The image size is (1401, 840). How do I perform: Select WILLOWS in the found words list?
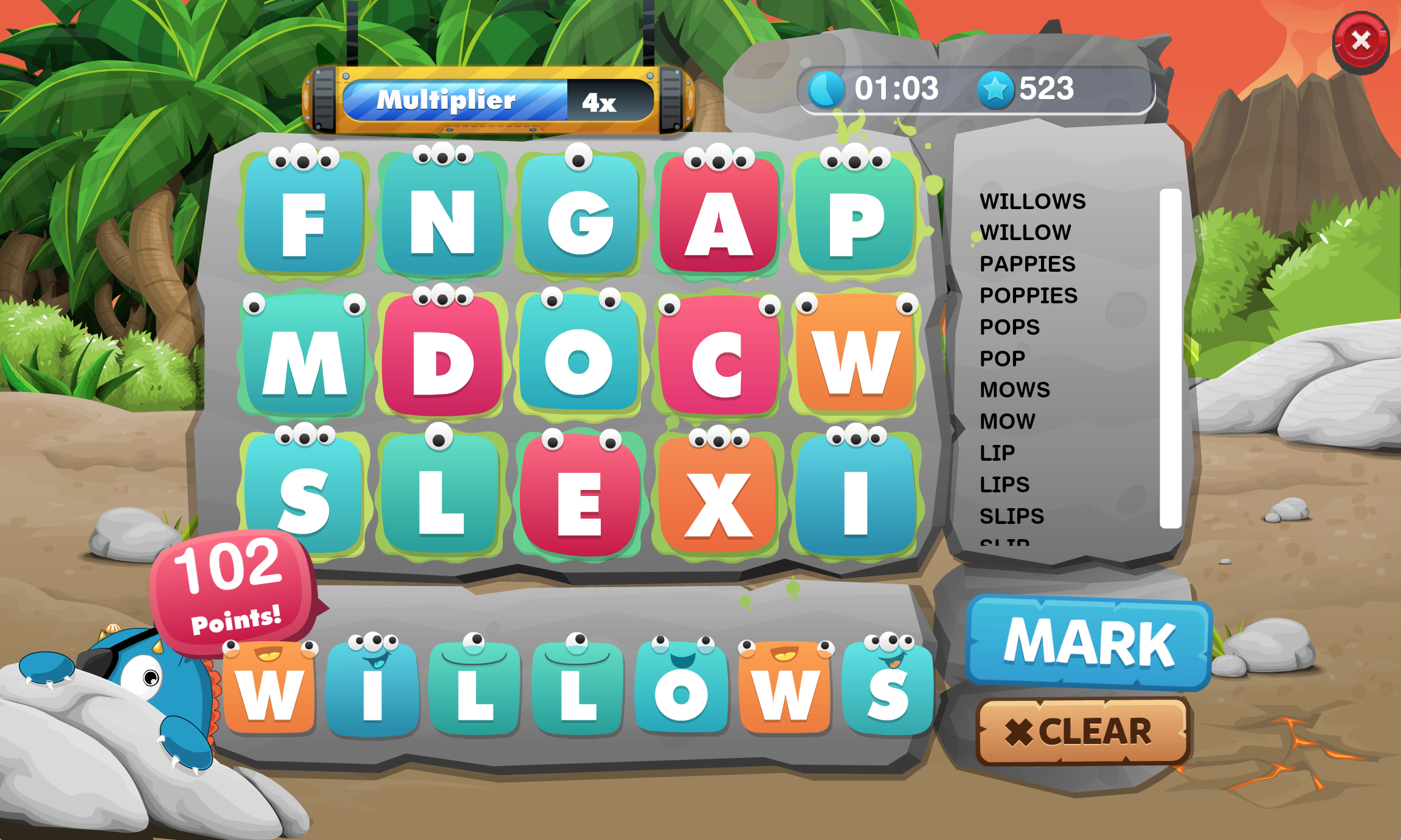pos(1033,201)
